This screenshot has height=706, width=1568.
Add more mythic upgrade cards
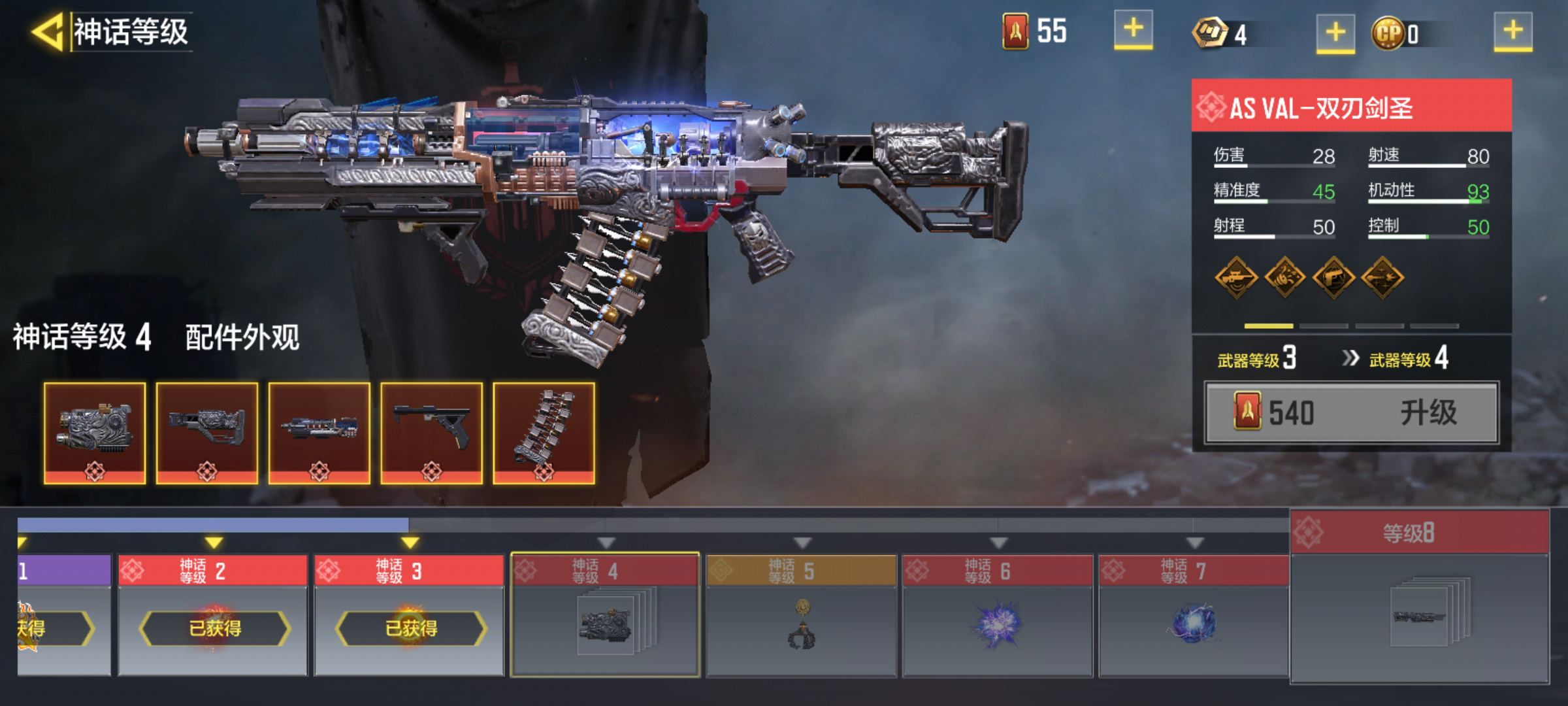point(1133,30)
